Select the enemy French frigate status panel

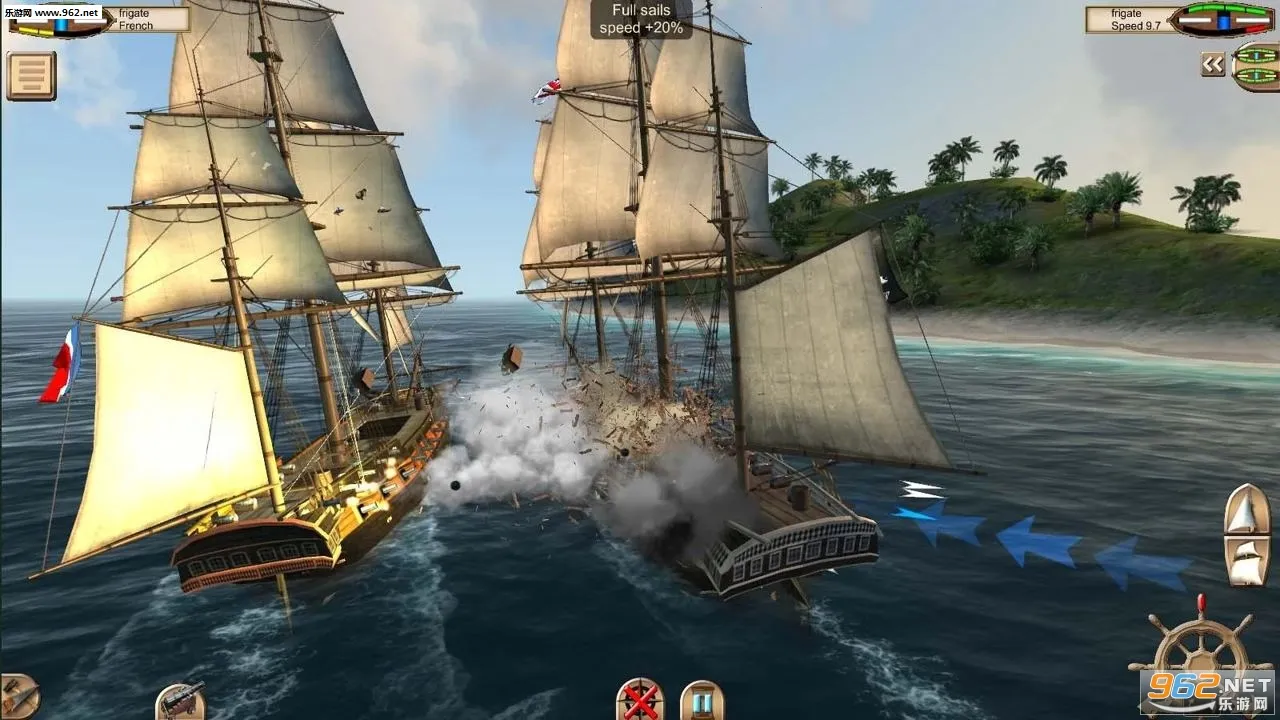(98, 19)
